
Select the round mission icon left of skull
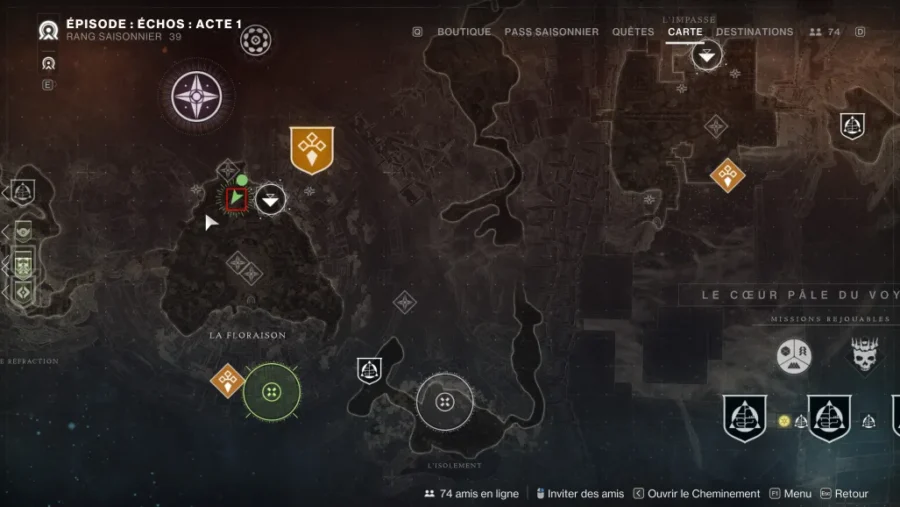point(794,355)
